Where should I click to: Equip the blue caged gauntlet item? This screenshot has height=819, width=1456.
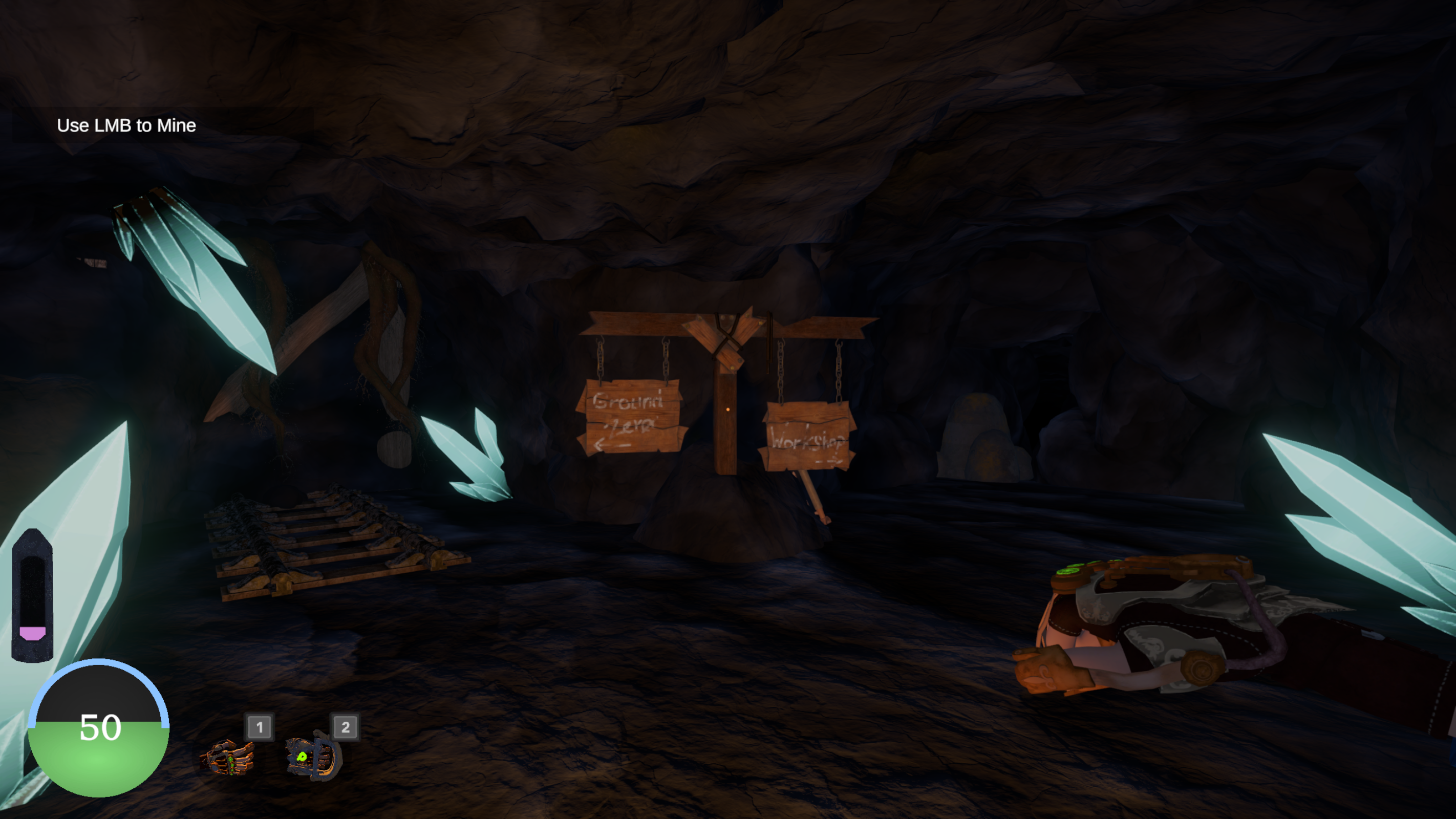tap(314, 756)
